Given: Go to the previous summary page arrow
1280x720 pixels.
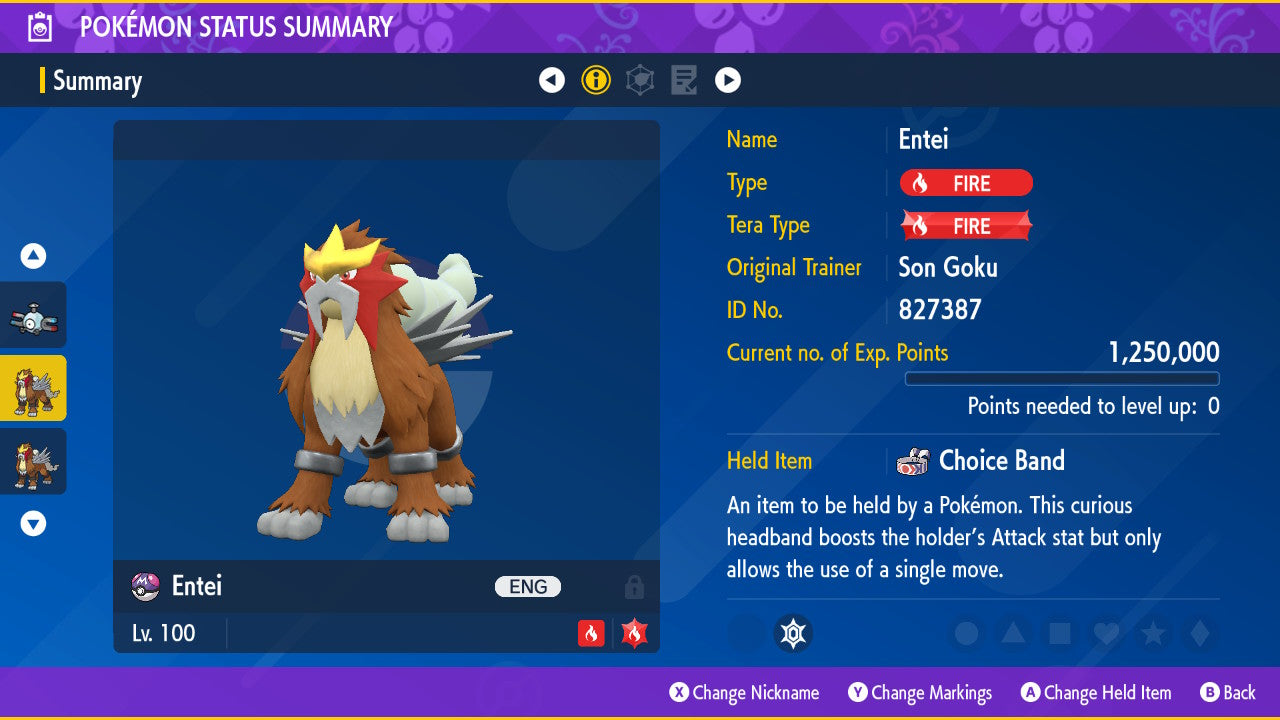Looking at the screenshot, I should (x=552, y=80).
